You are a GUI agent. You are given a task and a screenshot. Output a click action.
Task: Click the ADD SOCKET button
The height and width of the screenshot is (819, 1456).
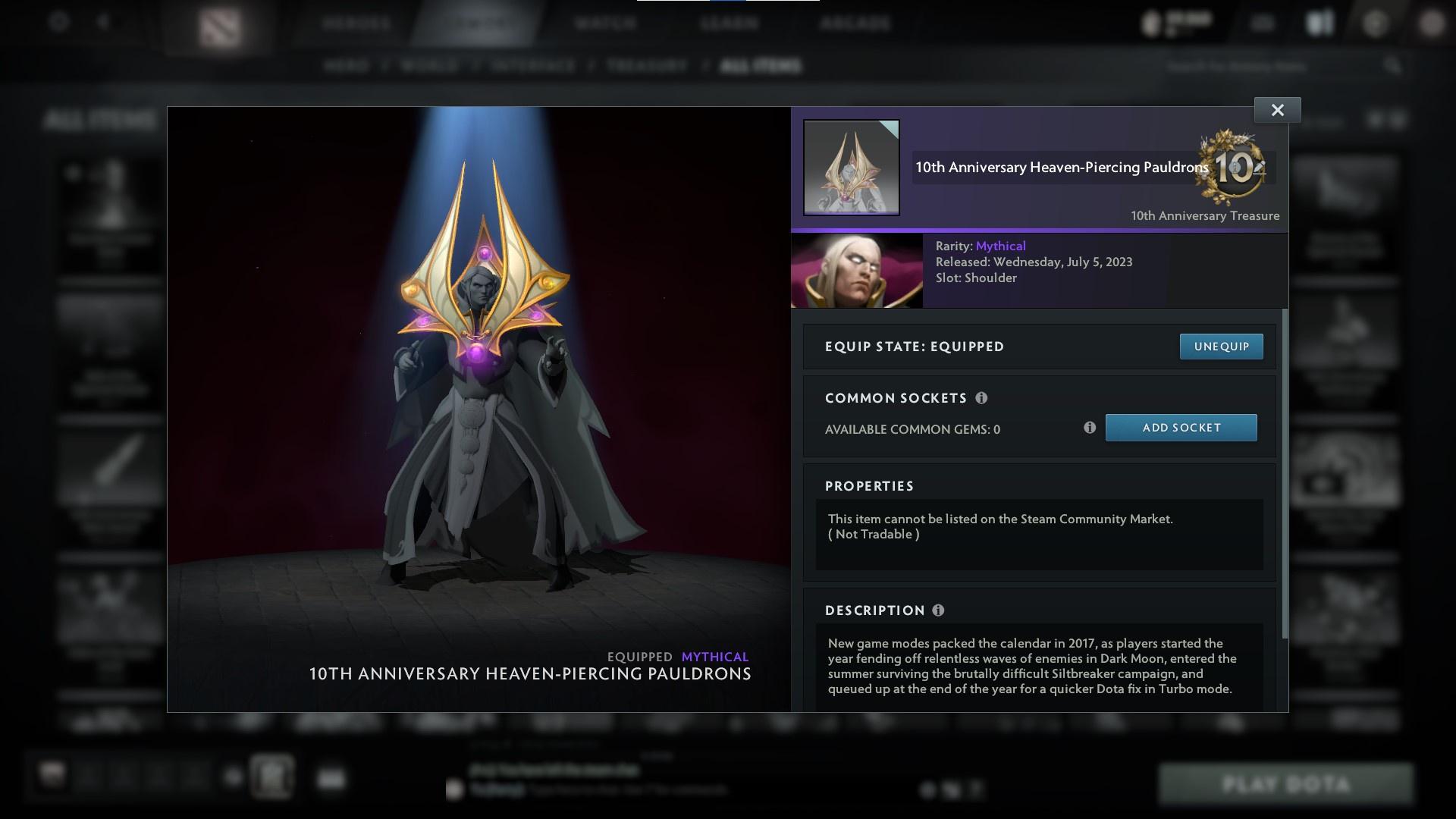point(1181,427)
